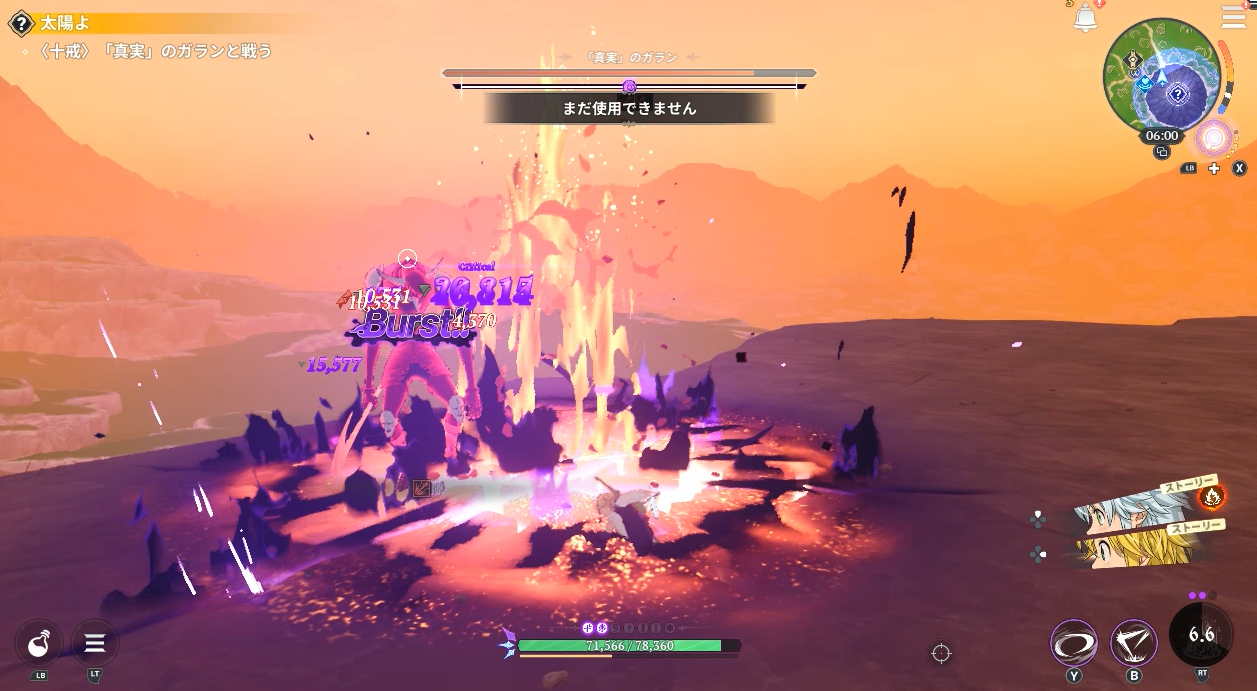Activate the angular slash strike skill
This screenshot has width=1257, height=691.
tap(1134, 643)
